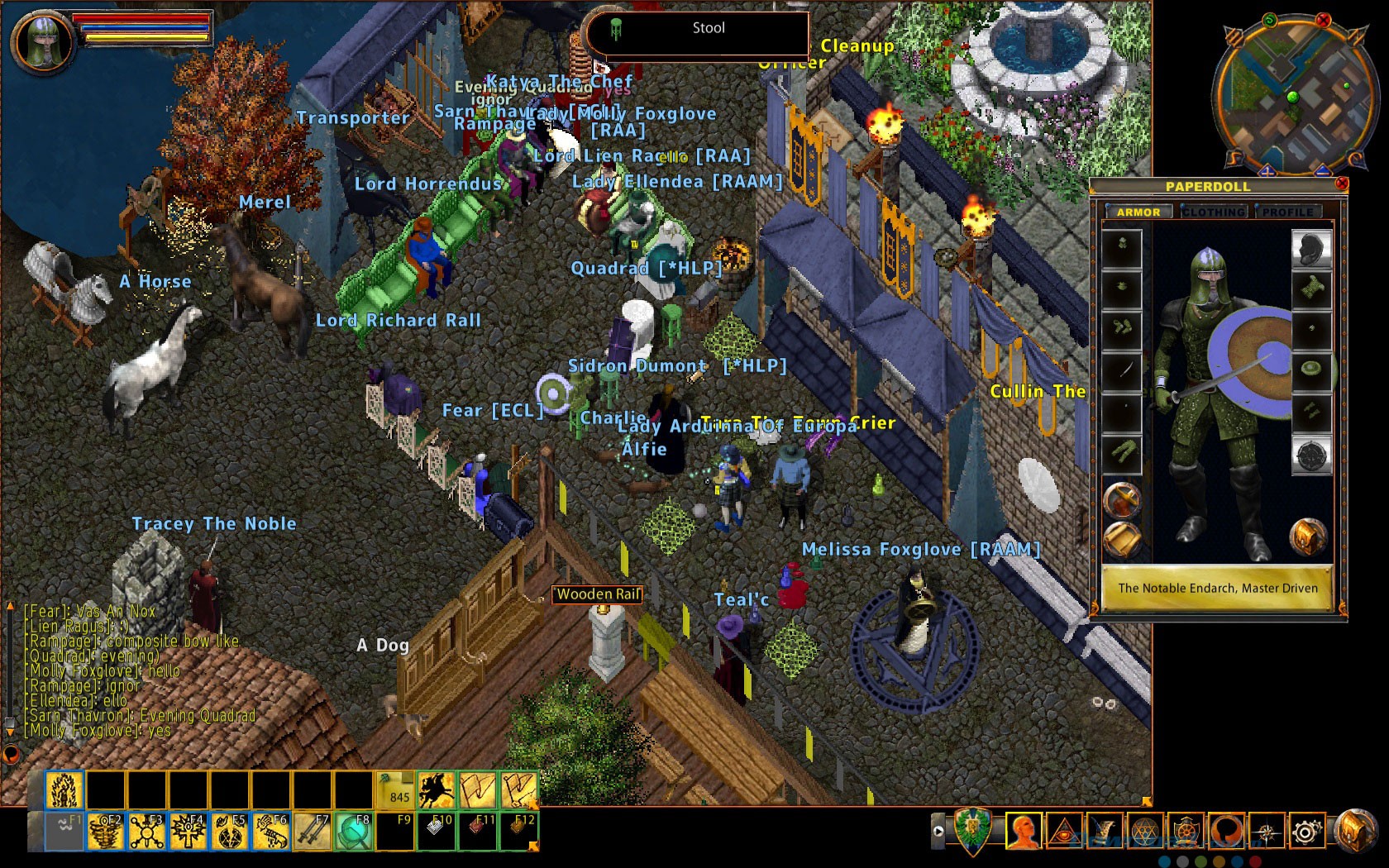This screenshot has width=1389, height=868.
Task: Click the Stool label at the top of screen
Action: [708, 28]
